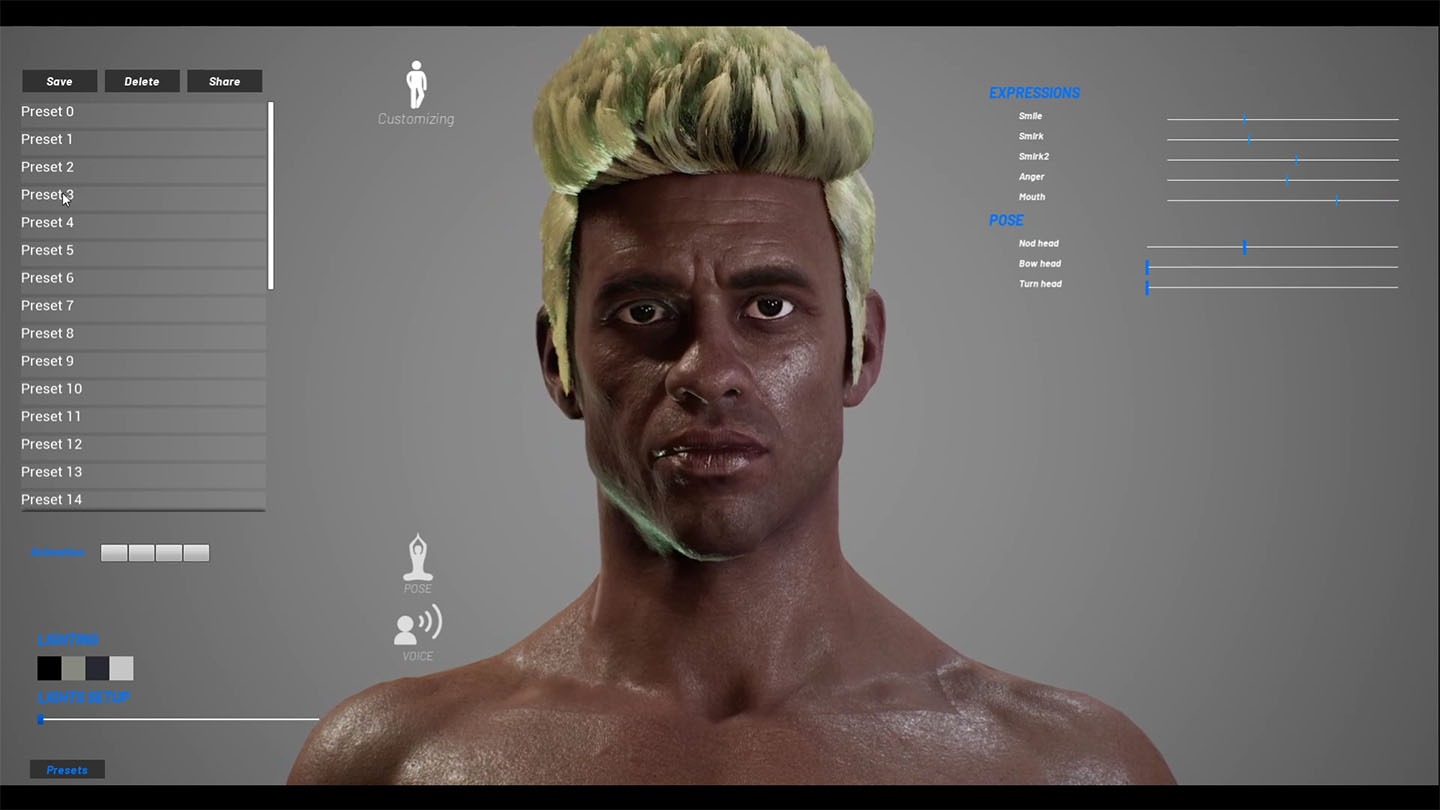Adjust the Nod head pose slider
1440x810 pixels.
click(1245, 247)
